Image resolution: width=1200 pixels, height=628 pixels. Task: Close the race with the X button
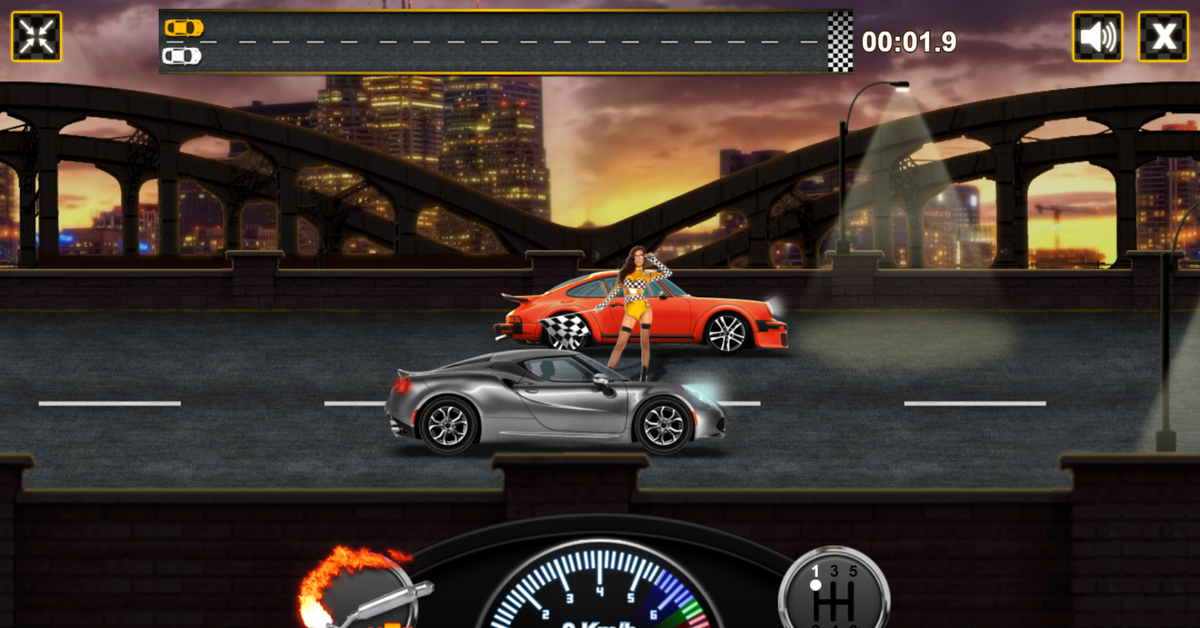click(1163, 37)
